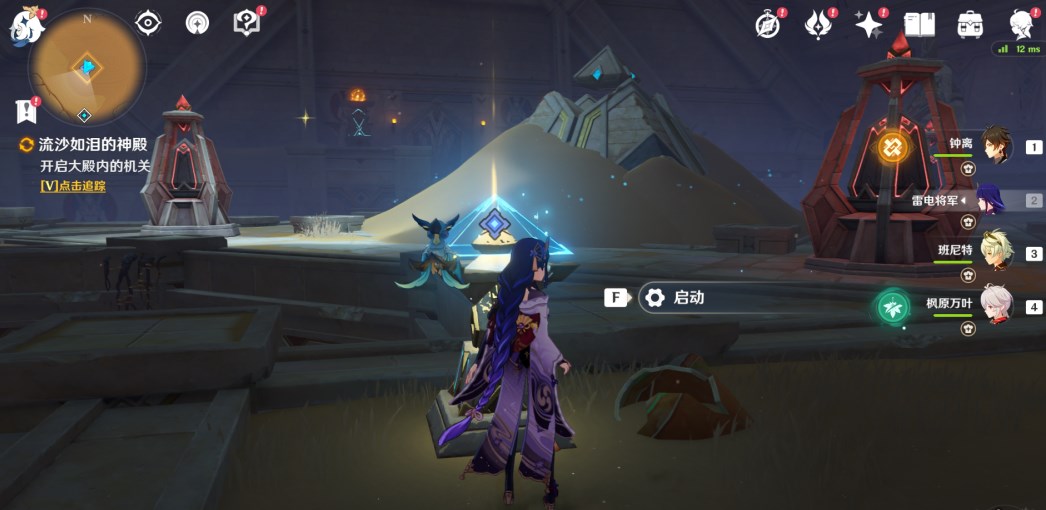Image resolution: width=1046 pixels, height=510 pixels.
Task: Open the character screen silhouette icon
Action: 1020,25
